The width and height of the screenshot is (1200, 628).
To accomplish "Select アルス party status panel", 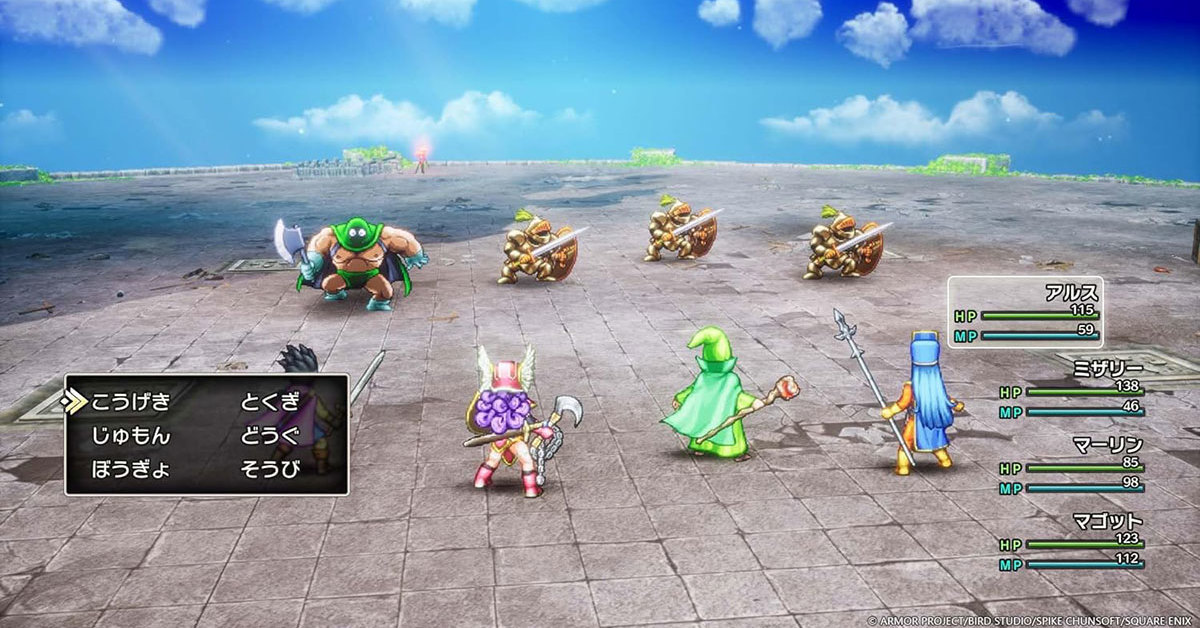I will [1025, 312].
